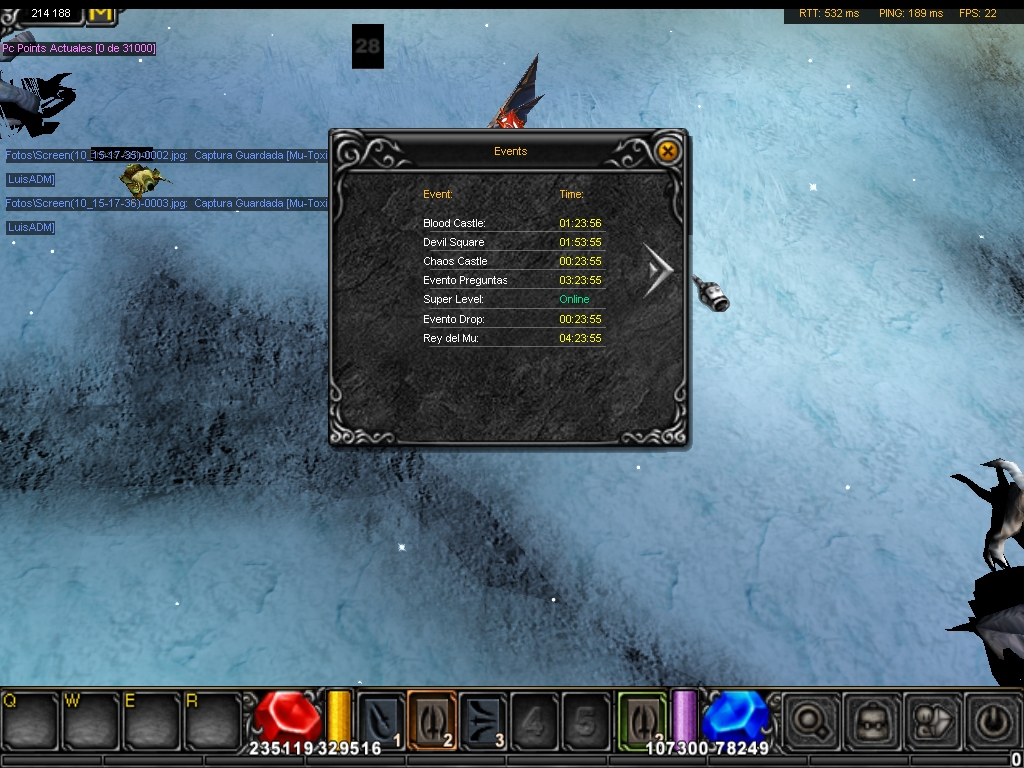This screenshot has width=1024, height=768.
Task: Select the Super Level event row
Action: tap(512, 299)
